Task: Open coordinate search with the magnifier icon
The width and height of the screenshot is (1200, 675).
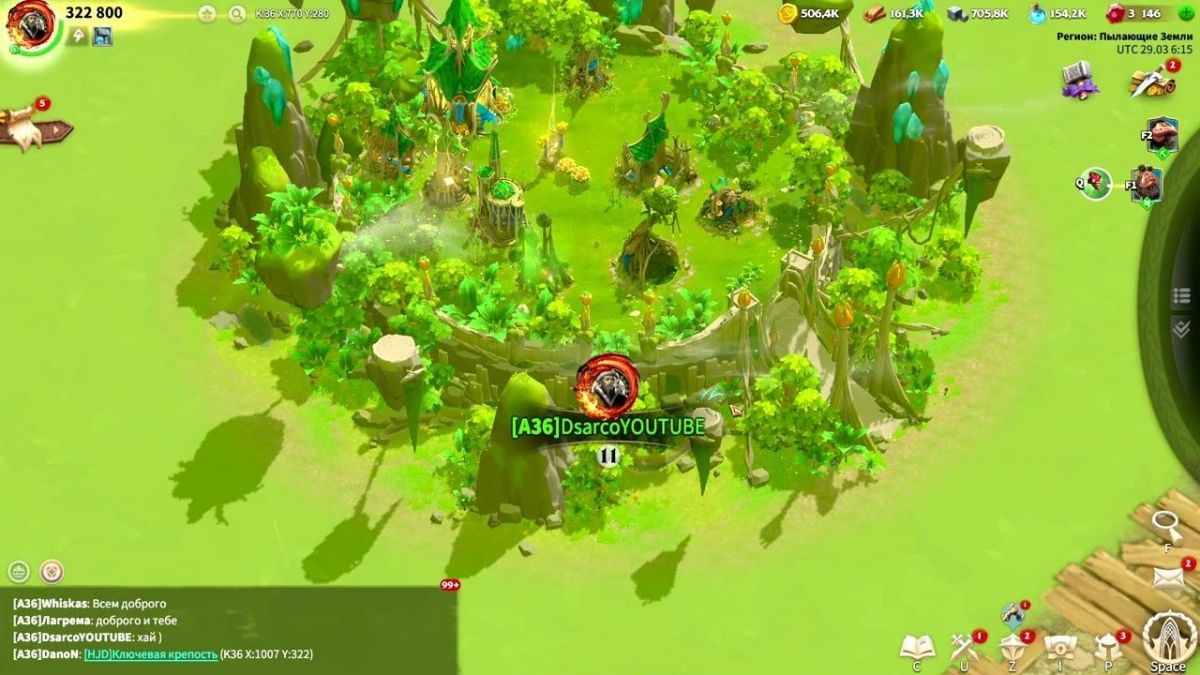Action: (x=237, y=14)
